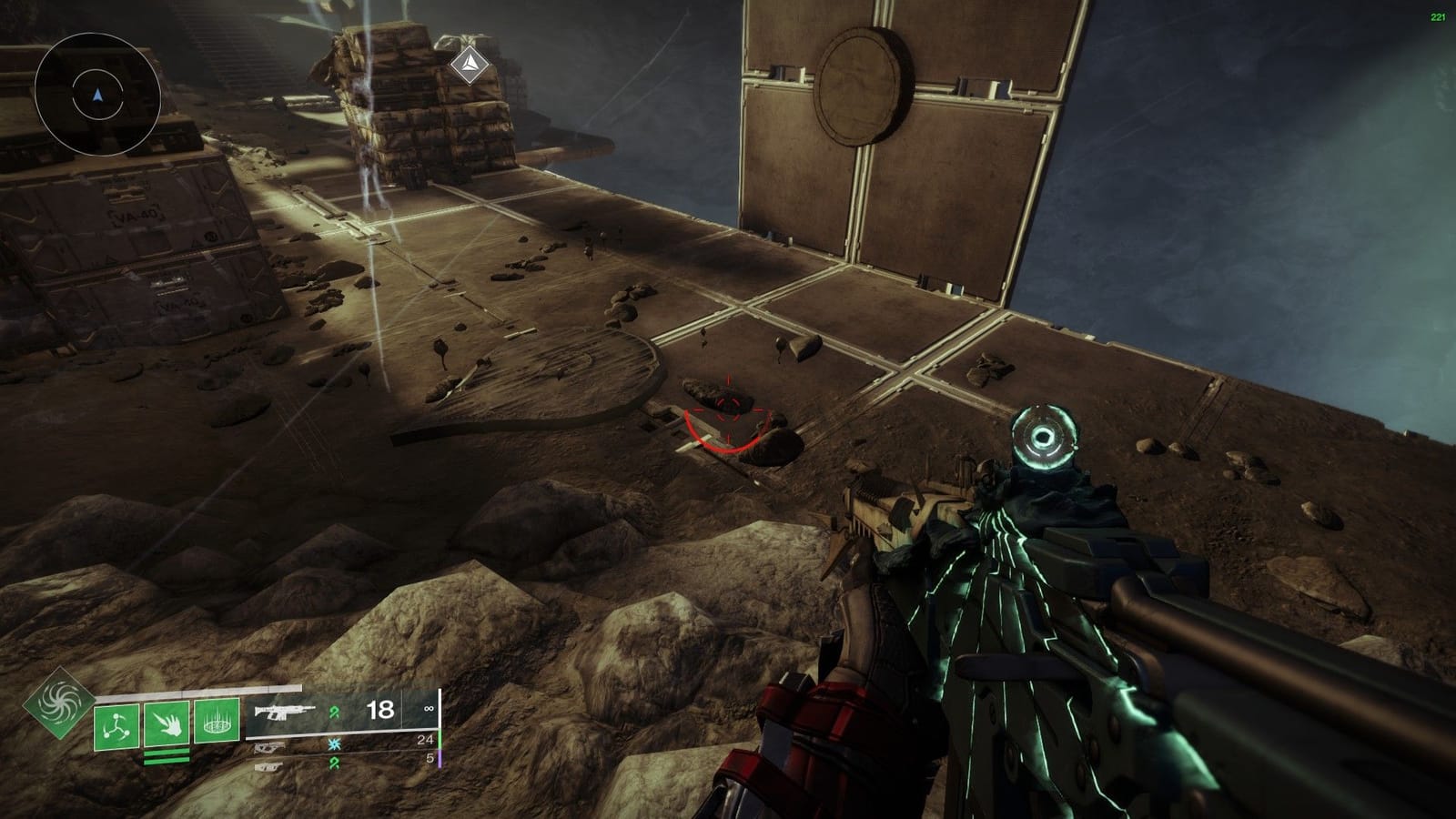1456x819 pixels.
Task: Select the equipped auto rifle weapon icon
Action: [285, 712]
